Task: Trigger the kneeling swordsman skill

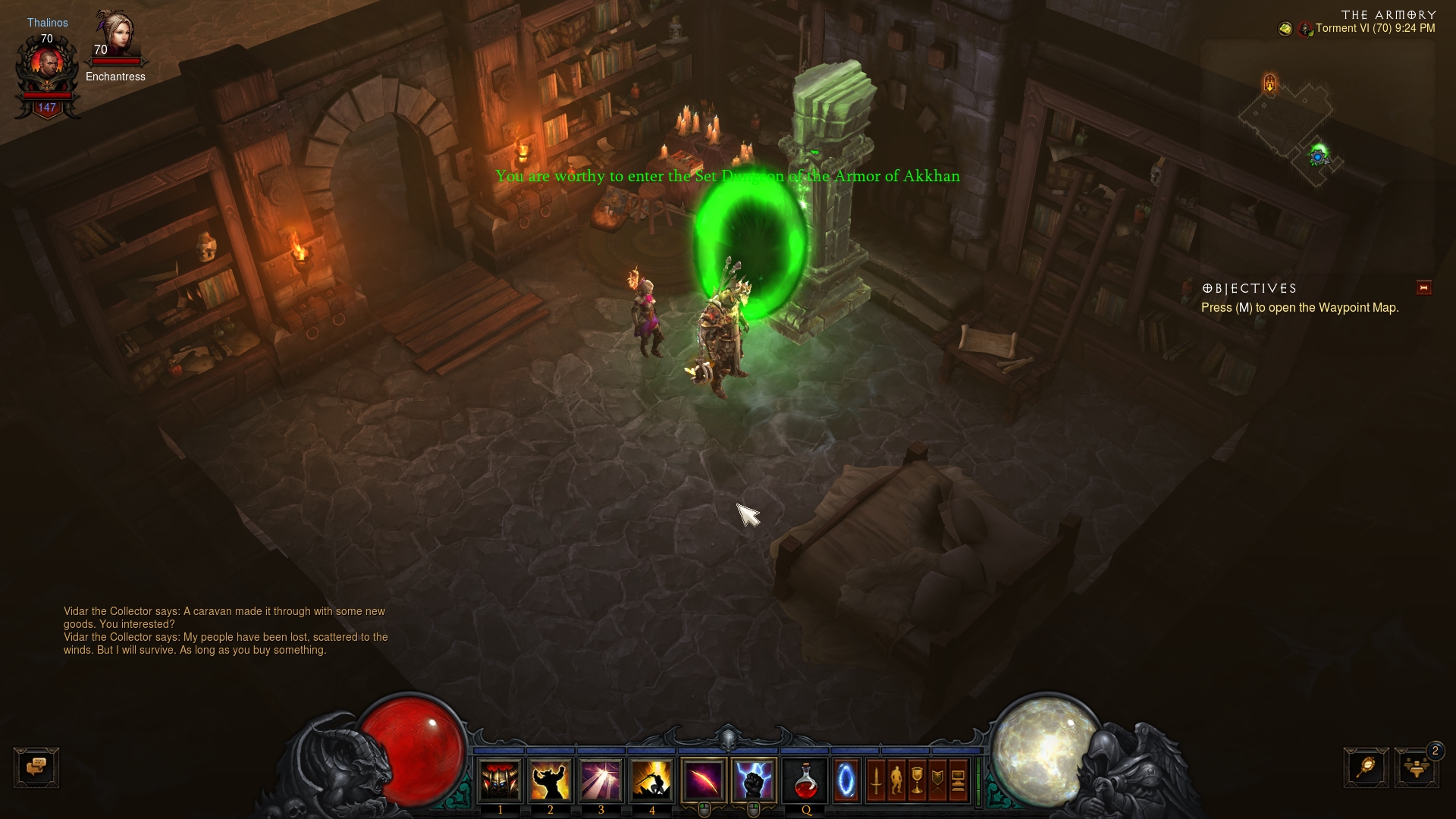Action: (651, 780)
